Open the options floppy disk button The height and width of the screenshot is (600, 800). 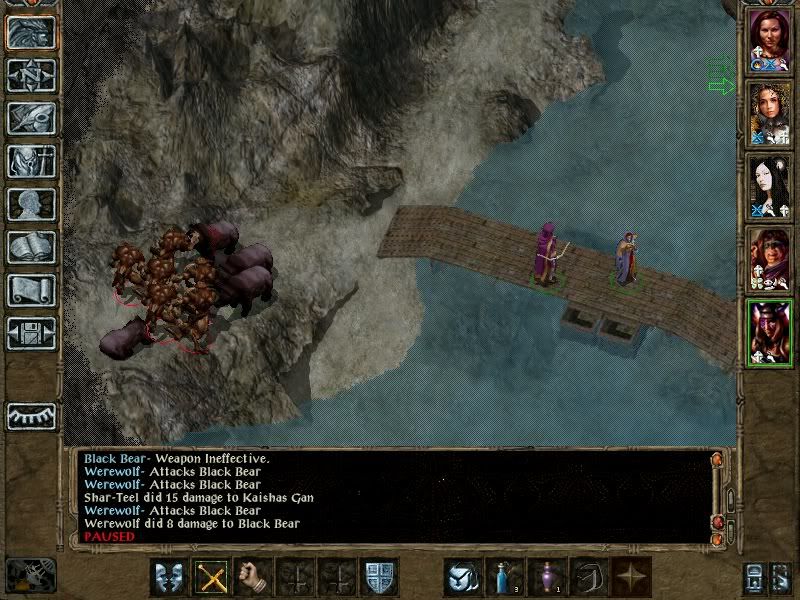(x=31, y=333)
